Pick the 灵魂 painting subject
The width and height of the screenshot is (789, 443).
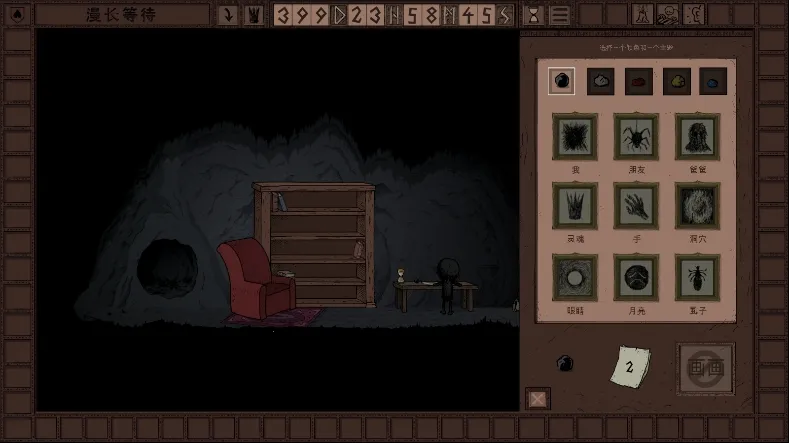(x=575, y=206)
